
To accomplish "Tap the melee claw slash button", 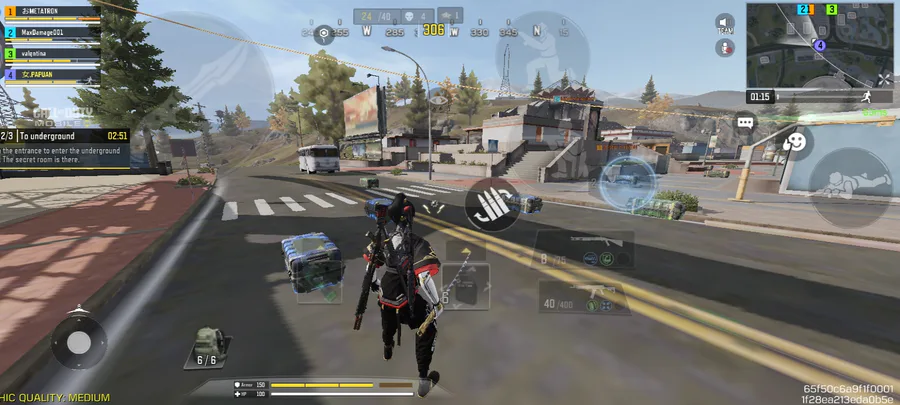I will click(487, 203).
